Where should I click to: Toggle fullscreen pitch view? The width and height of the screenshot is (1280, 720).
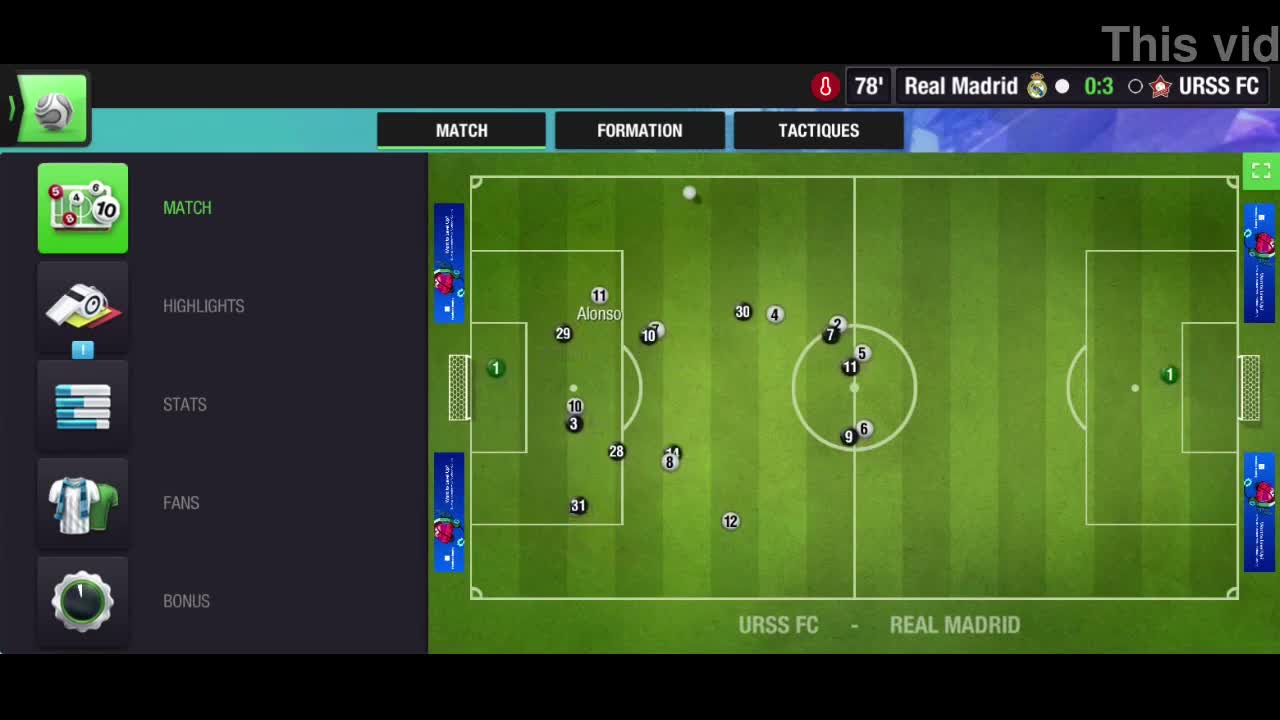click(x=1261, y=171)
